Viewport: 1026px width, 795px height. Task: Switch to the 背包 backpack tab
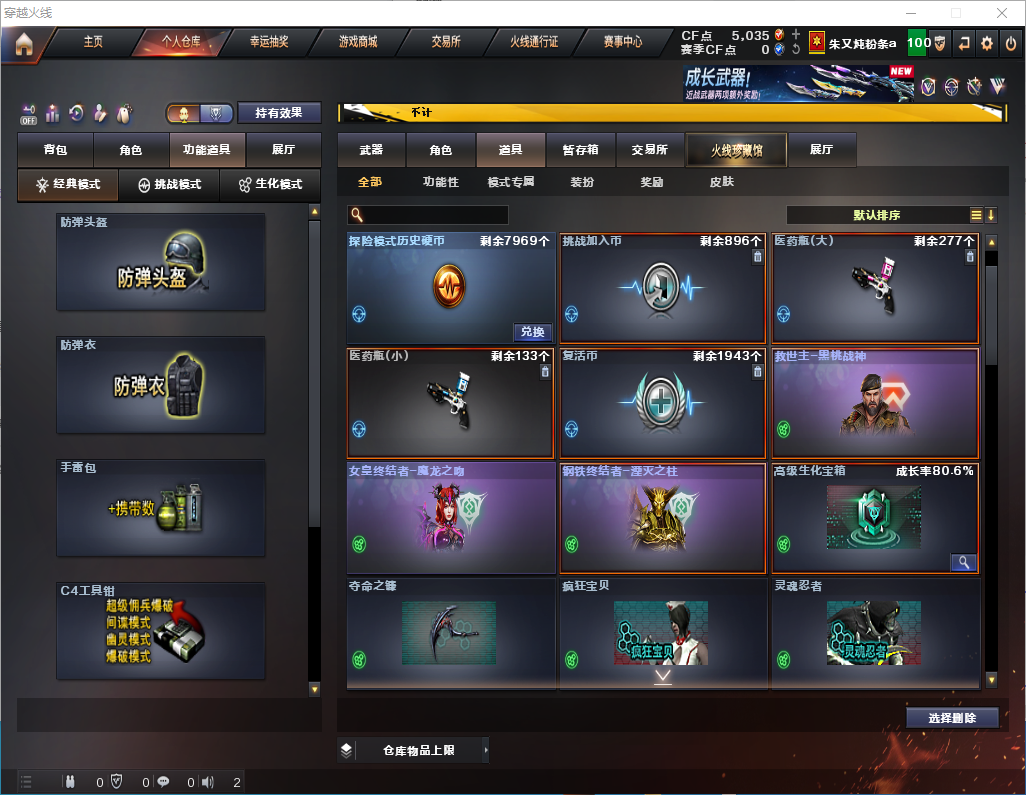point(56,150)
